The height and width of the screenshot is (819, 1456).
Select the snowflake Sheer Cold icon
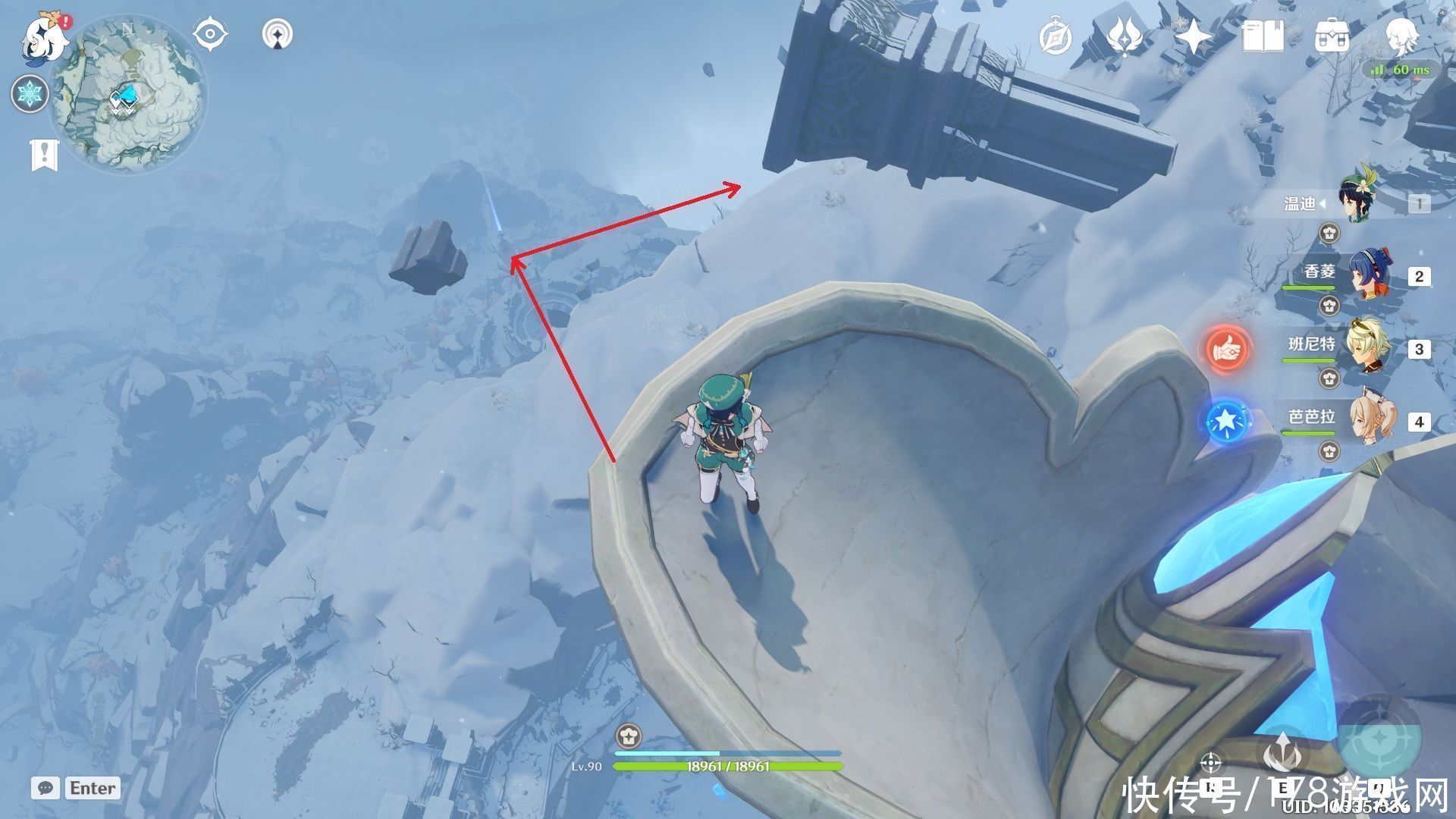(x=30, y=94)
